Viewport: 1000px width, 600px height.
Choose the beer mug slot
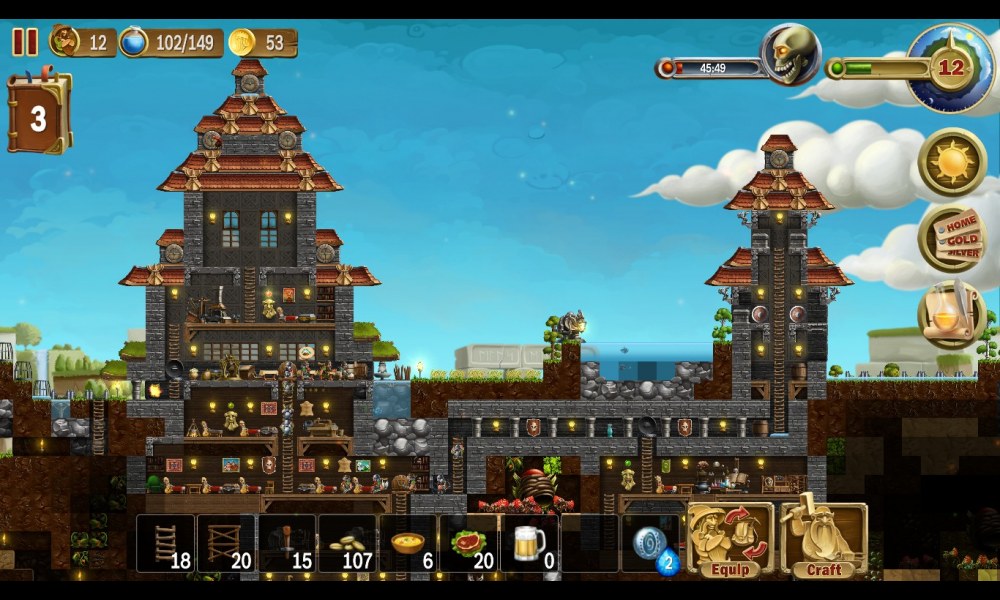click(530, 543)
